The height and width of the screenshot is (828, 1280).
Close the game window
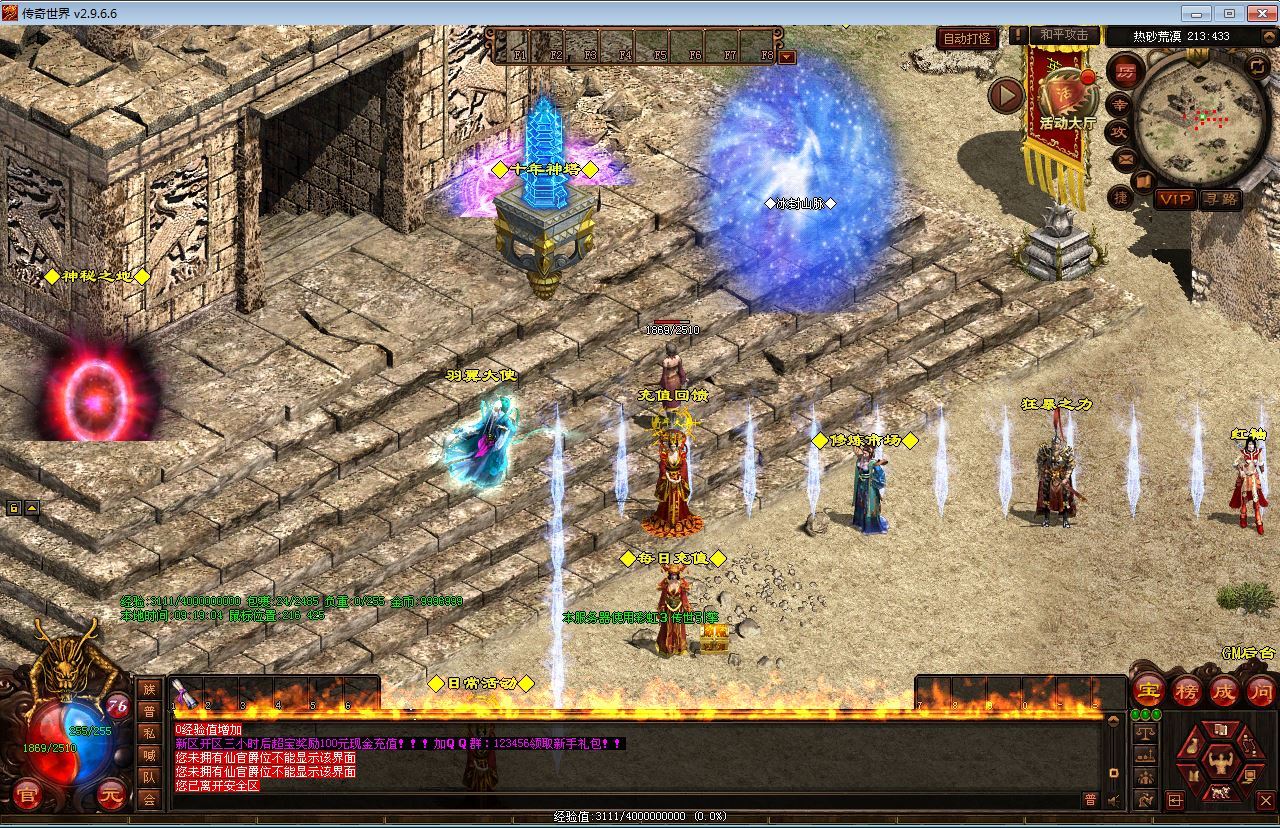pyautogui.click(x=1258, y=13)
